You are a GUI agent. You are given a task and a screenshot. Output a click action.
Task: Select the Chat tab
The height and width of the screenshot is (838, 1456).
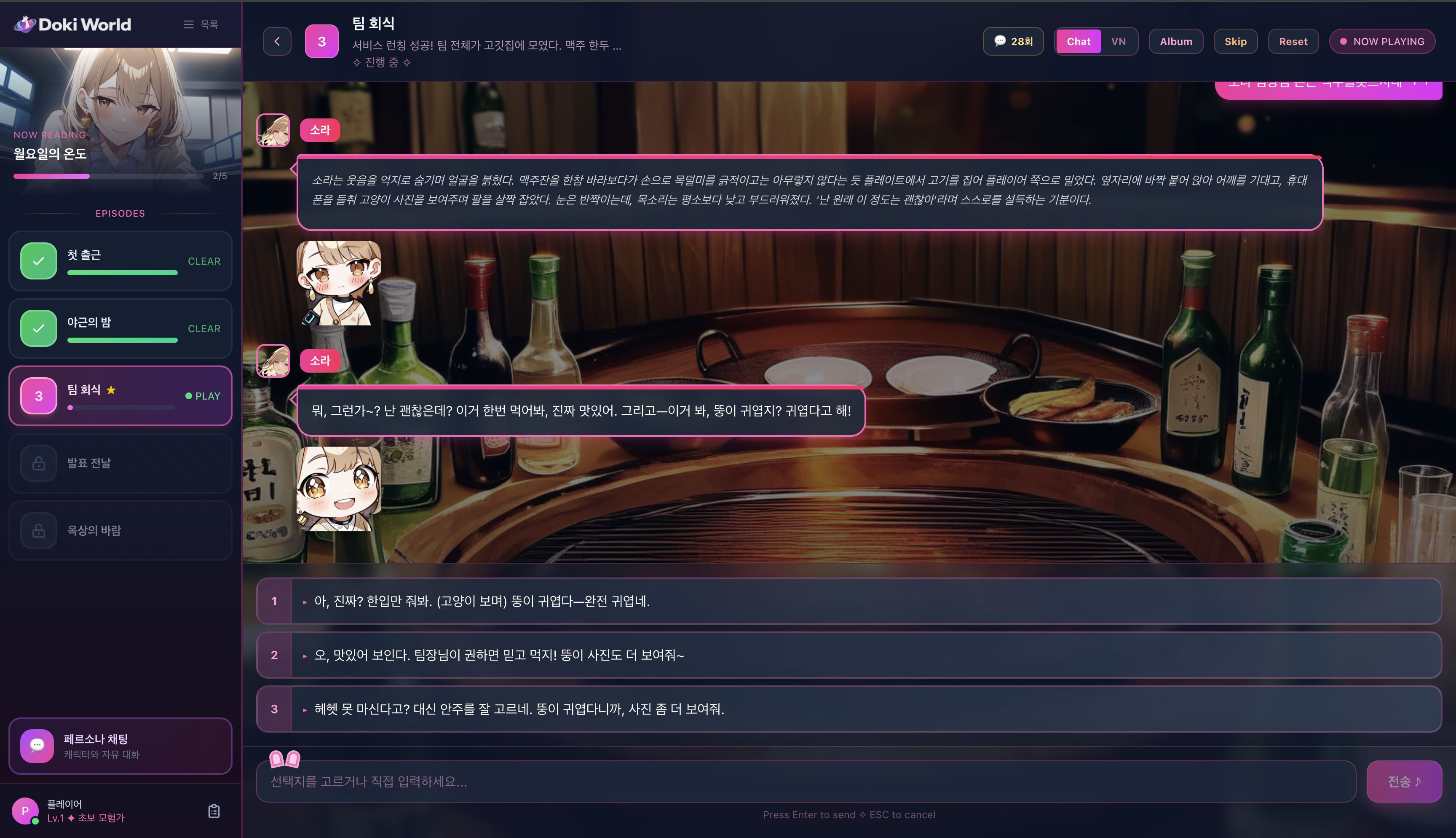(1078, 41)
